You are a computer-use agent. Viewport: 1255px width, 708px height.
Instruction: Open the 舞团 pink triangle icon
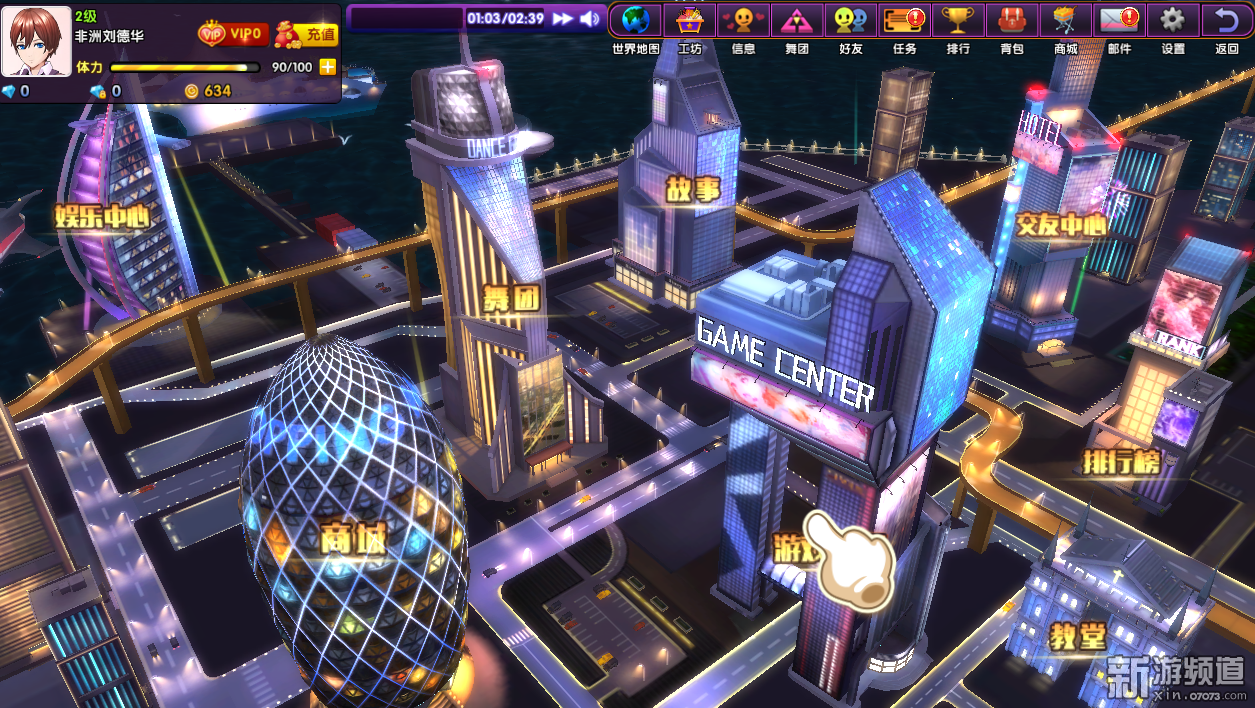[x=797, y=20]
